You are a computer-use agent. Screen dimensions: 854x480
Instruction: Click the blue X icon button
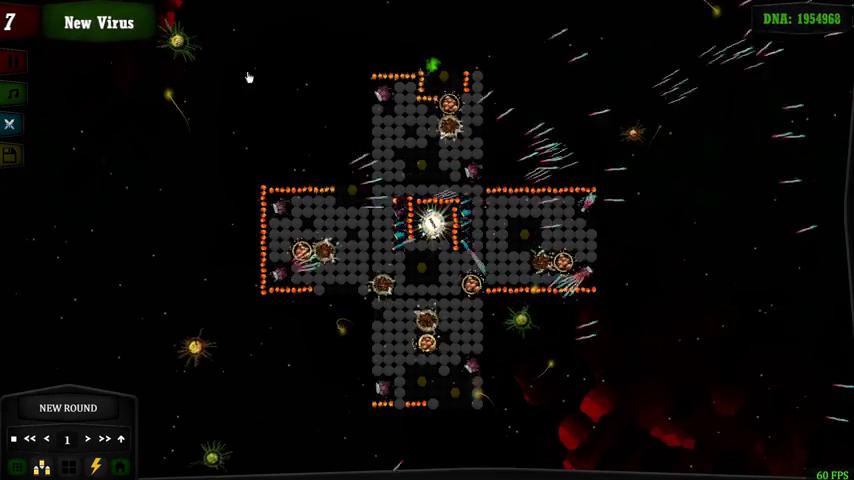click(x=10, y=124)
